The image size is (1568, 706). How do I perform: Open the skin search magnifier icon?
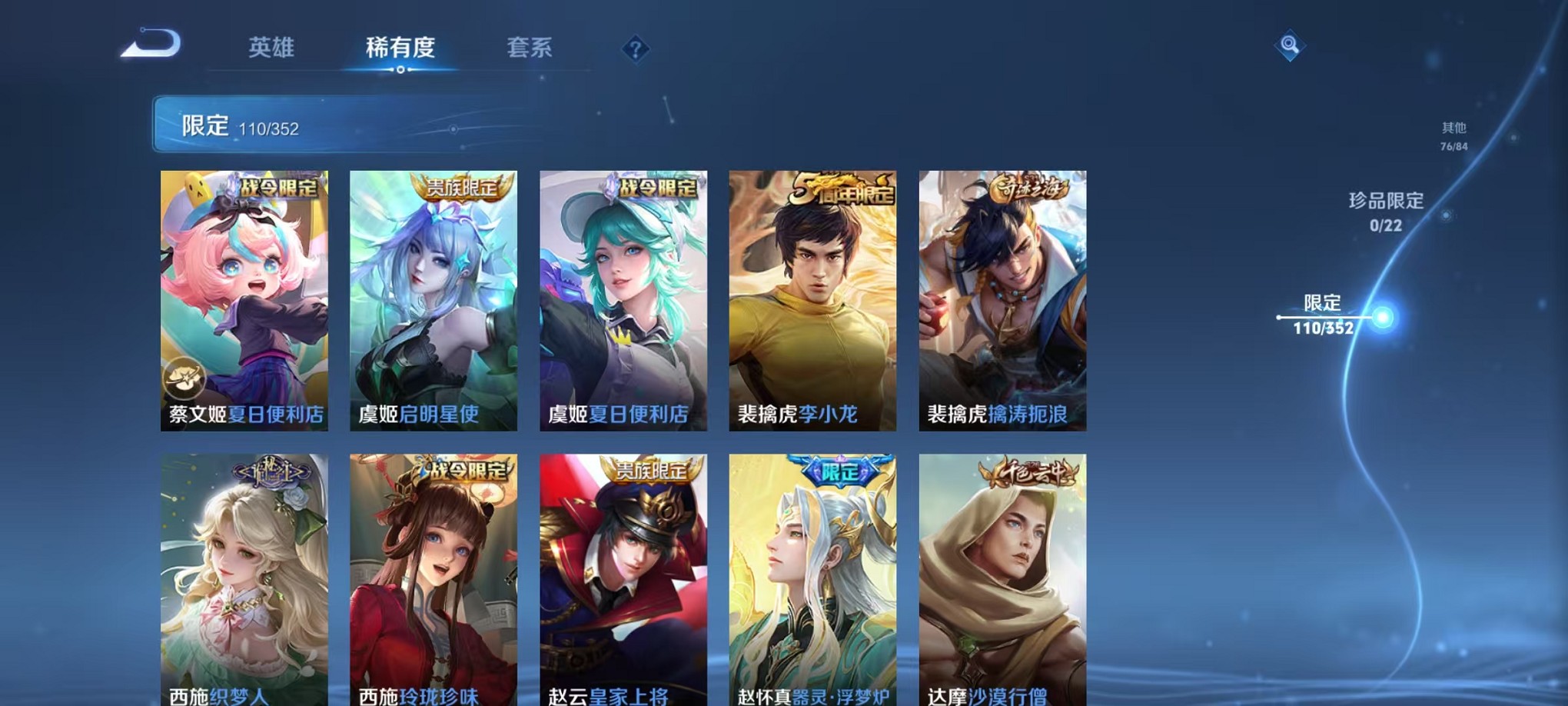[1291, 46]
